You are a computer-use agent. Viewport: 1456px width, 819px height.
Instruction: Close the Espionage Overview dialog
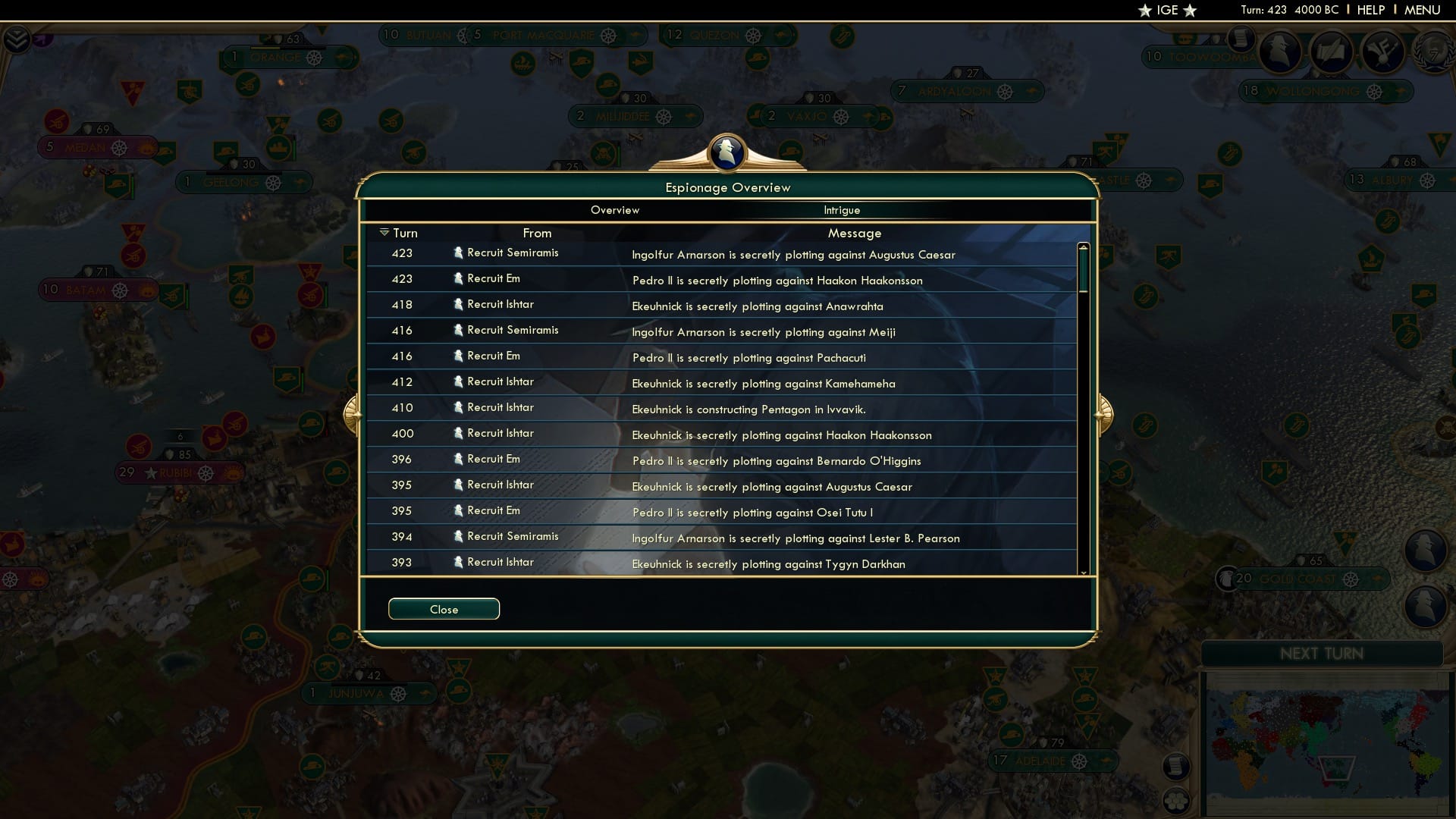point(444,608)
